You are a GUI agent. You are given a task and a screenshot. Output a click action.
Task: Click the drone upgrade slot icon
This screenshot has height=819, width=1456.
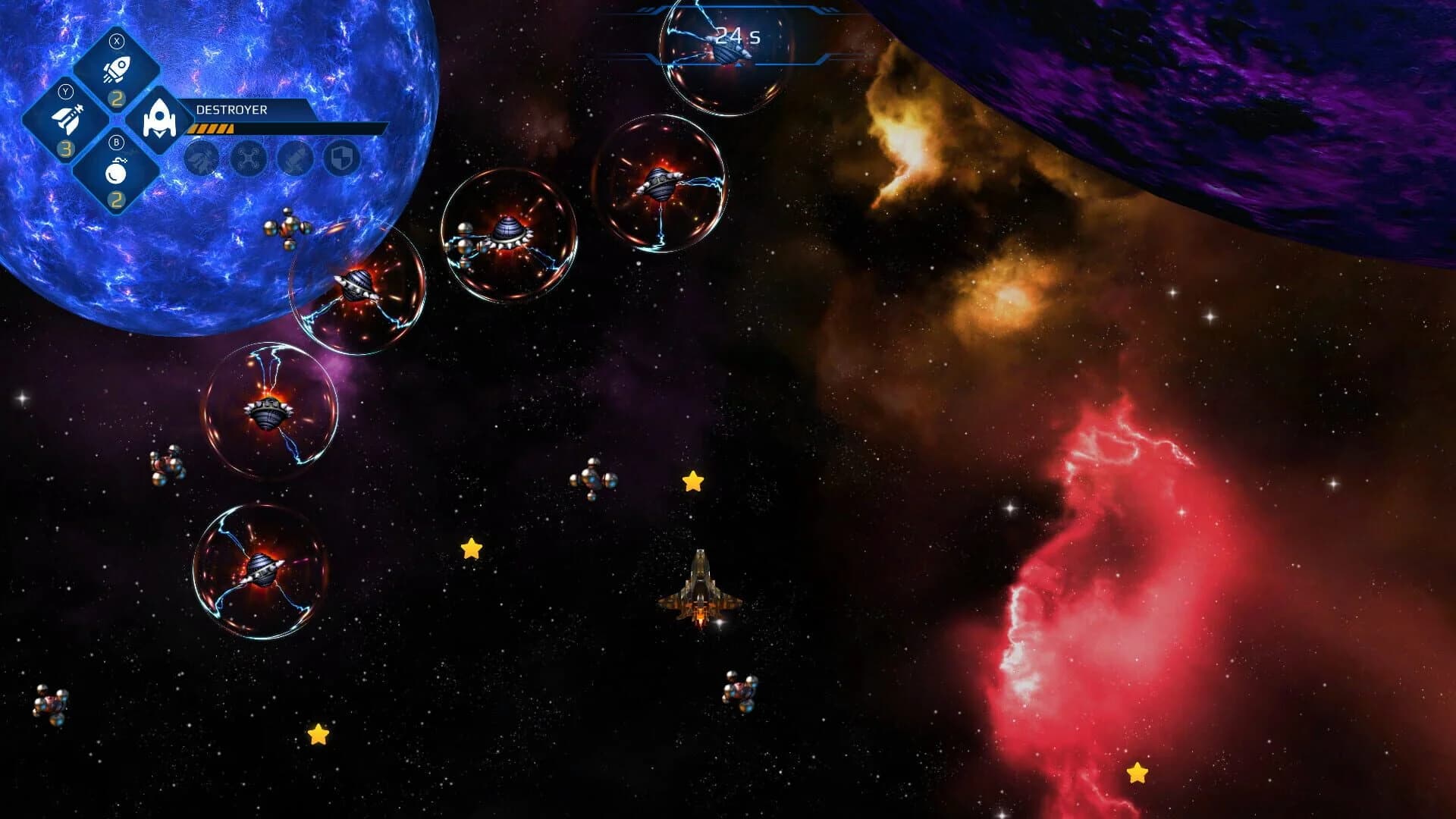[x=248, y=159]
